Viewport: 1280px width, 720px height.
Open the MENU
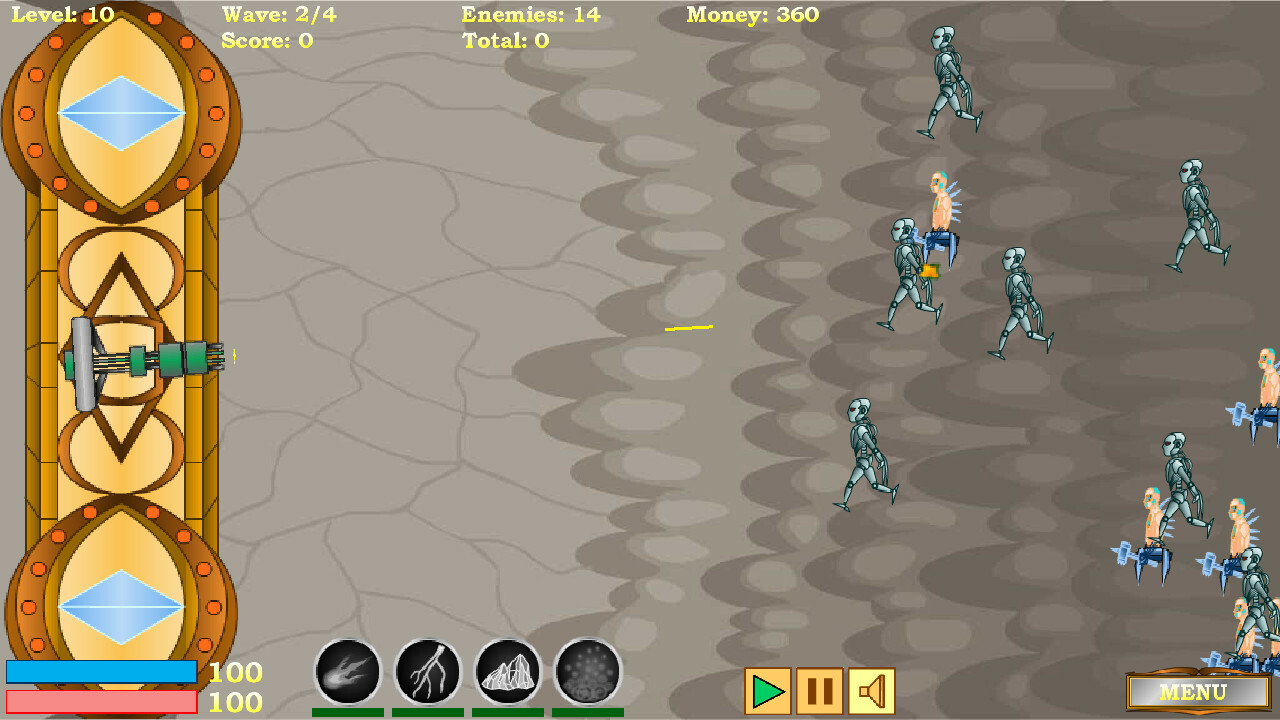pyautogui.click(x=1196, y=692)
